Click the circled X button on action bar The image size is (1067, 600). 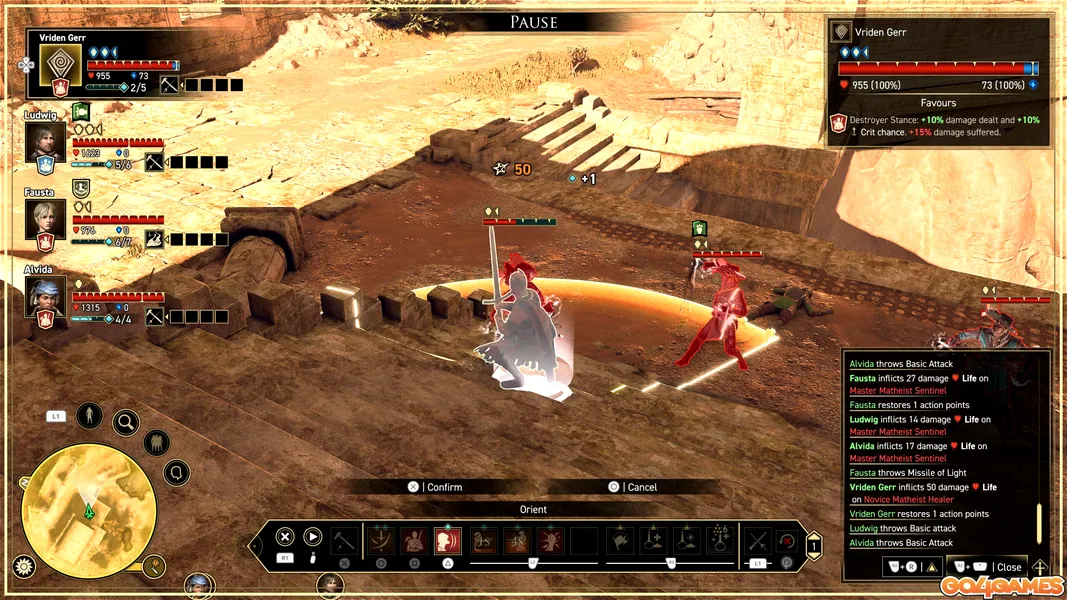pyautogui.click(x=284, y=537)
